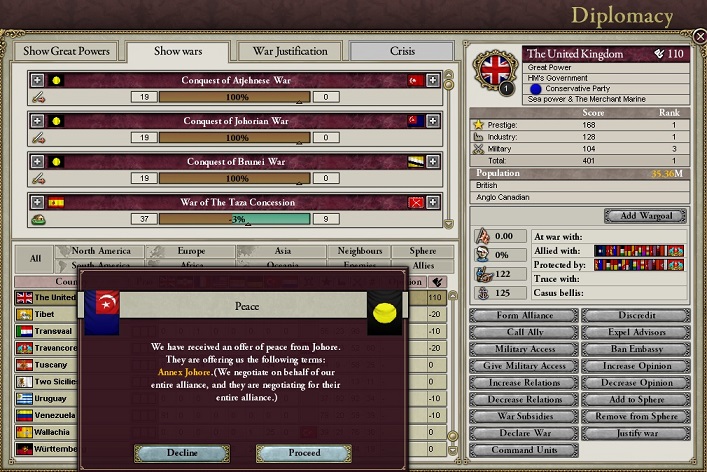Proceed with the Johore peace offer
Viewport: 707px width, 472px height.
[x=304, y=453]
